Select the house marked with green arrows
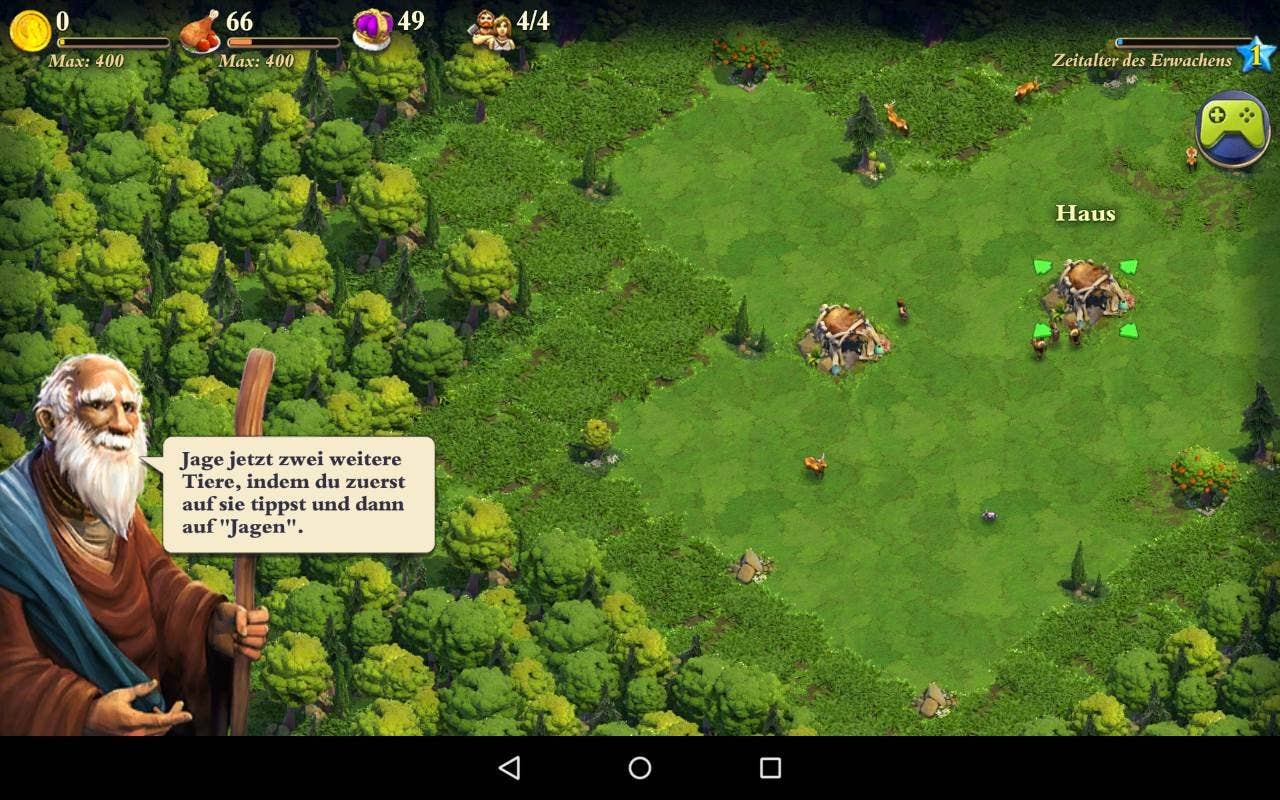This screenshot has height=800, width=1280. [1086, 293]
